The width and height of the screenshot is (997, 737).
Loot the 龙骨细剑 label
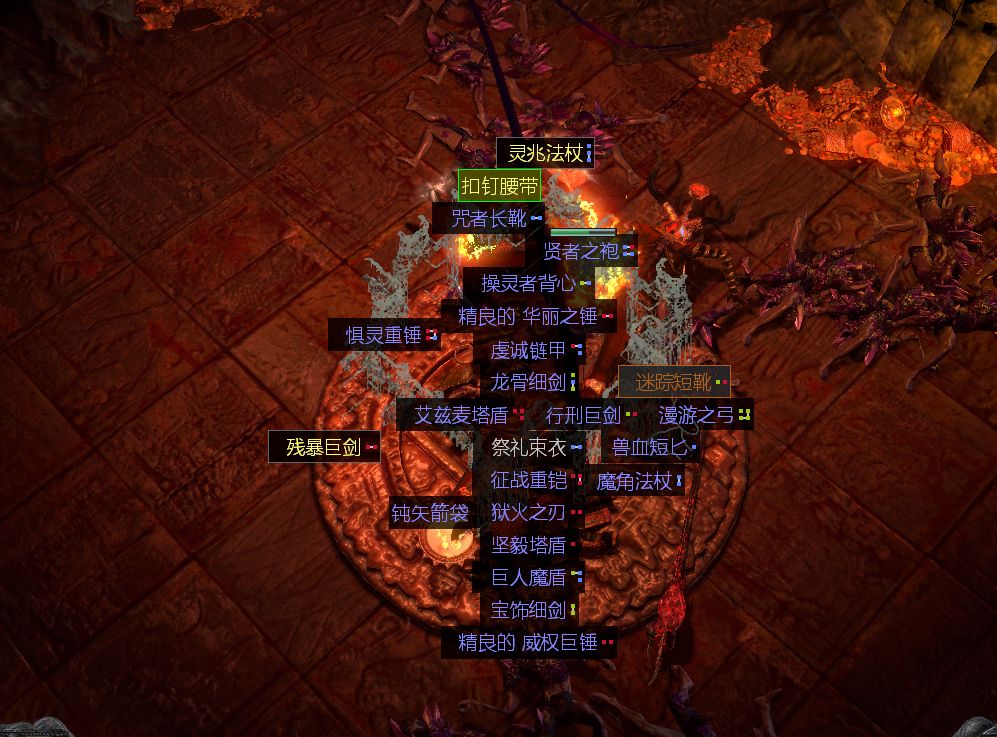point(528,382)
